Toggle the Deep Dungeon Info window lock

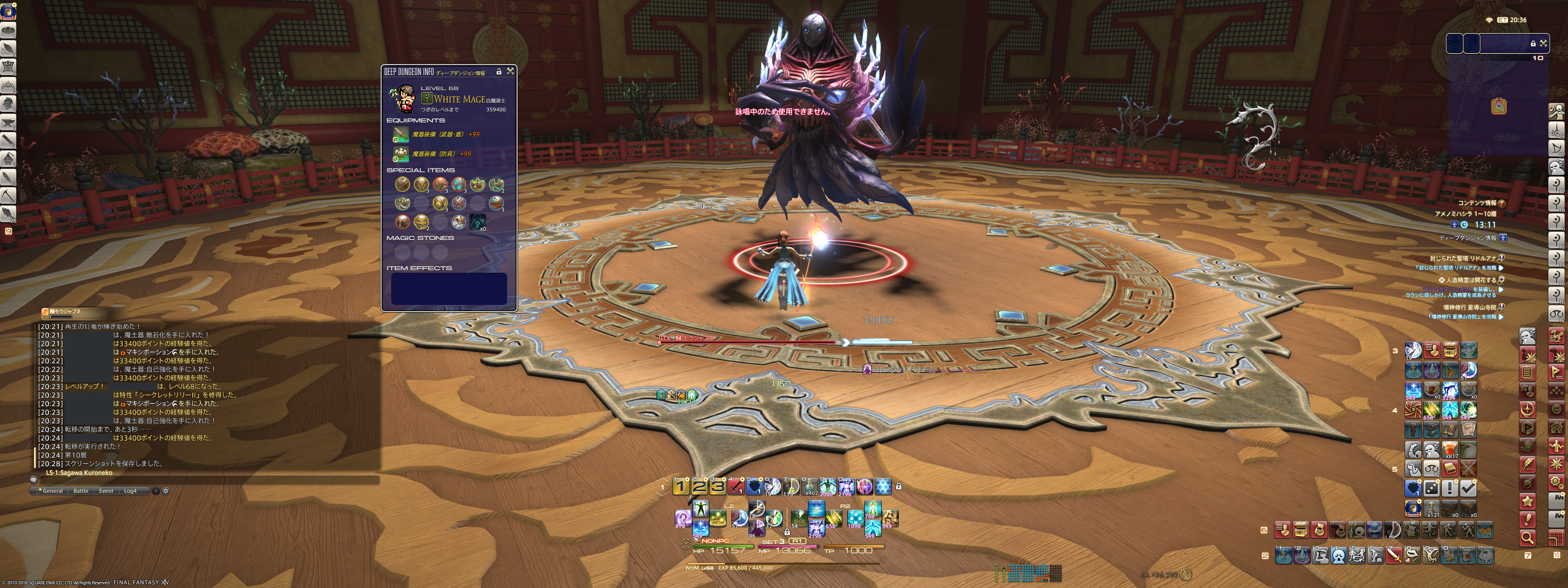(499, 72)
